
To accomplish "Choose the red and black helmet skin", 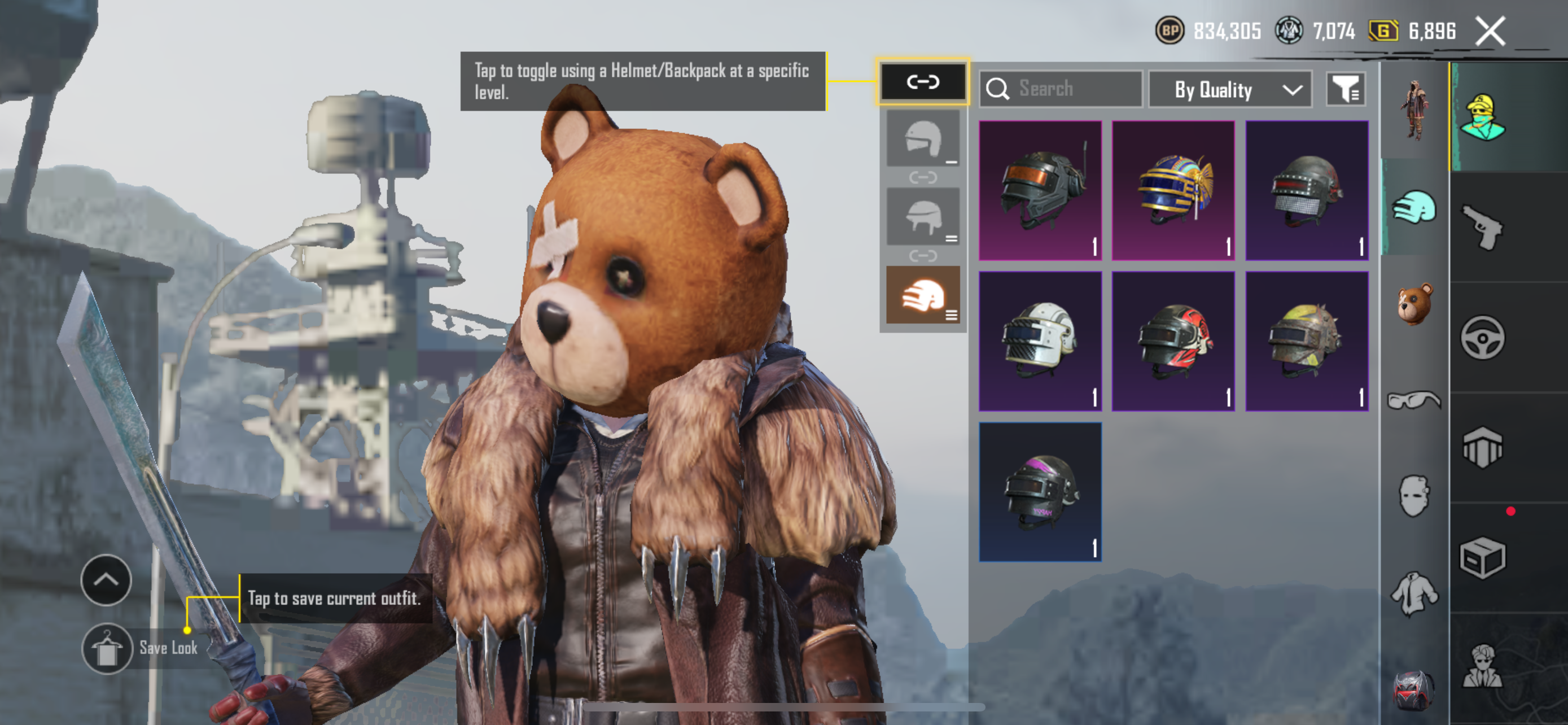I will point(1173,341).
